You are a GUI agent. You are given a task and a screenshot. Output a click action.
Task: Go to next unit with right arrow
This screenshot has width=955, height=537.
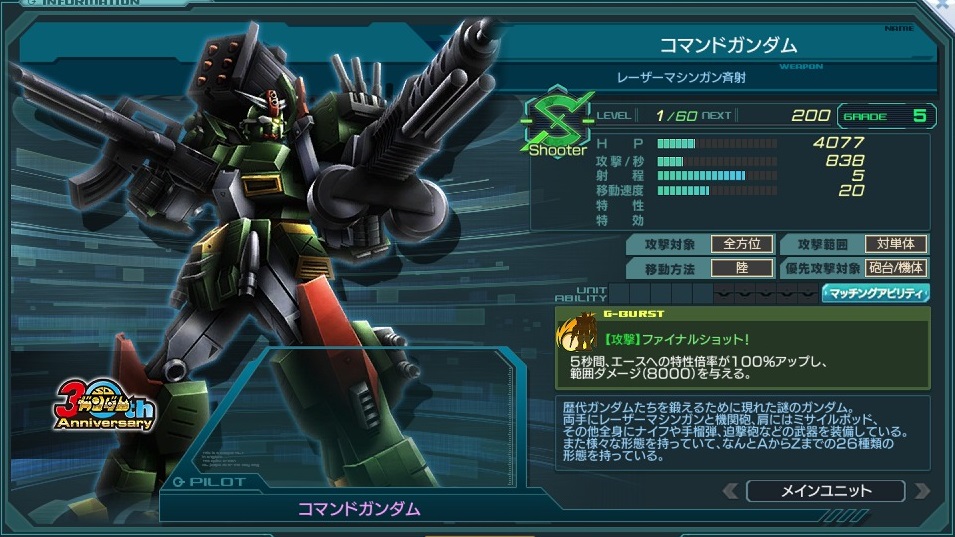point(921,491)
